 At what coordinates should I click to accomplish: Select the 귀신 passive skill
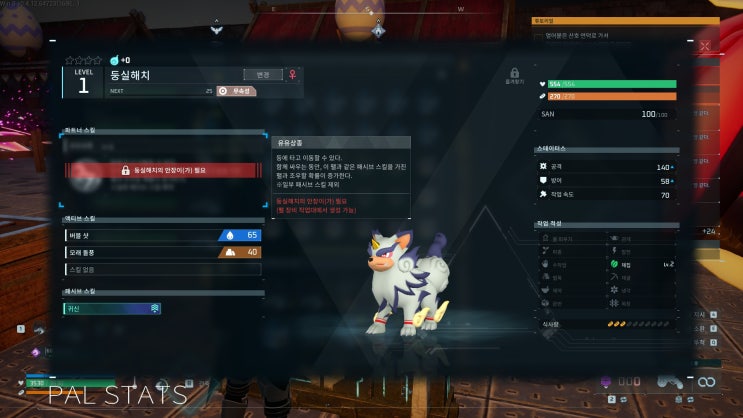112,309
